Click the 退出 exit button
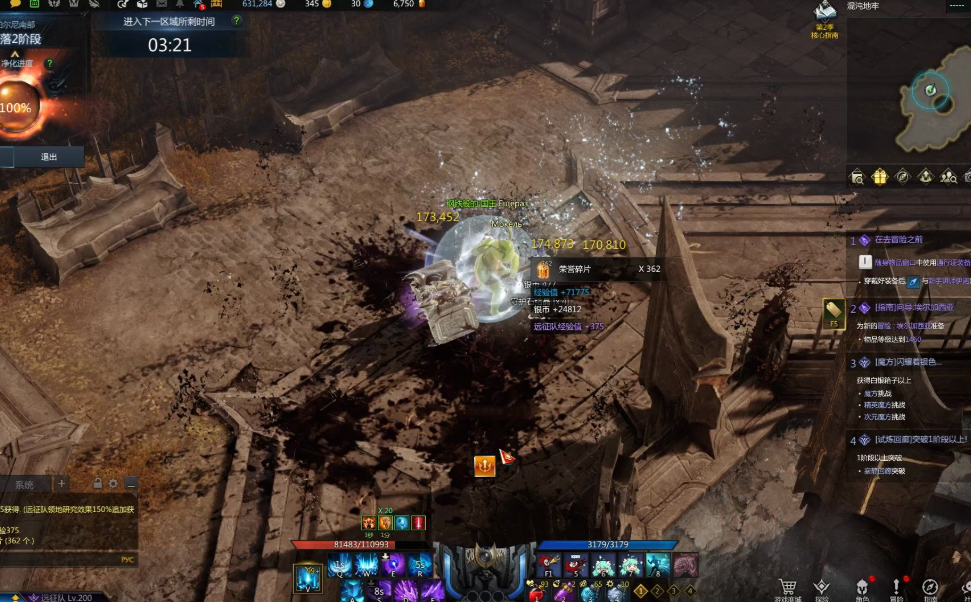The height and width of the screenshot is (602, 971). pos(47,157)
